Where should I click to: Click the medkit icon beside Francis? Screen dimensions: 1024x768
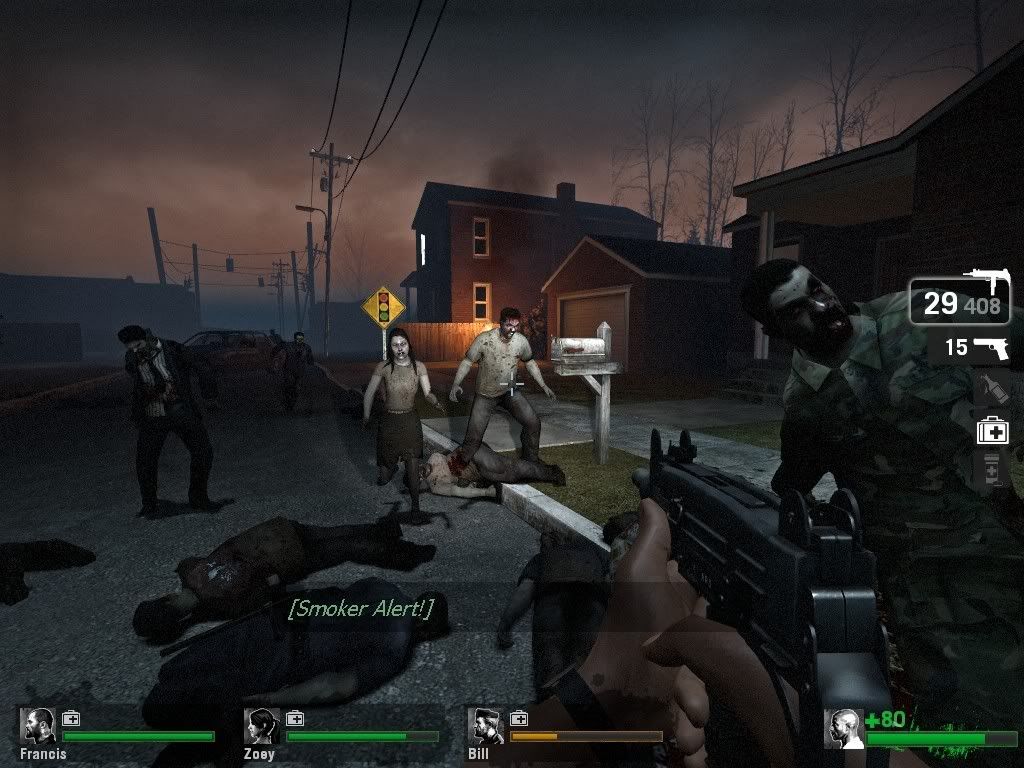pos(71,718)
